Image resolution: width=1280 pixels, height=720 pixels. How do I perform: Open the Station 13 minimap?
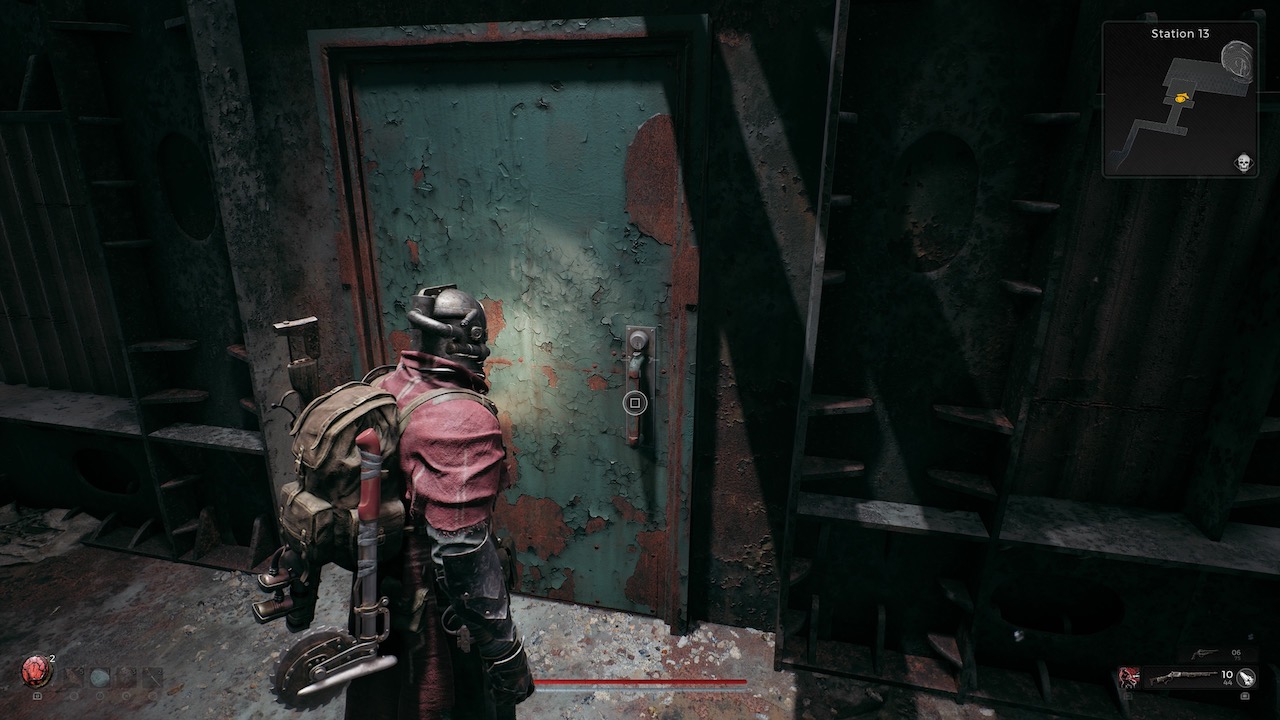point(1180,100)
